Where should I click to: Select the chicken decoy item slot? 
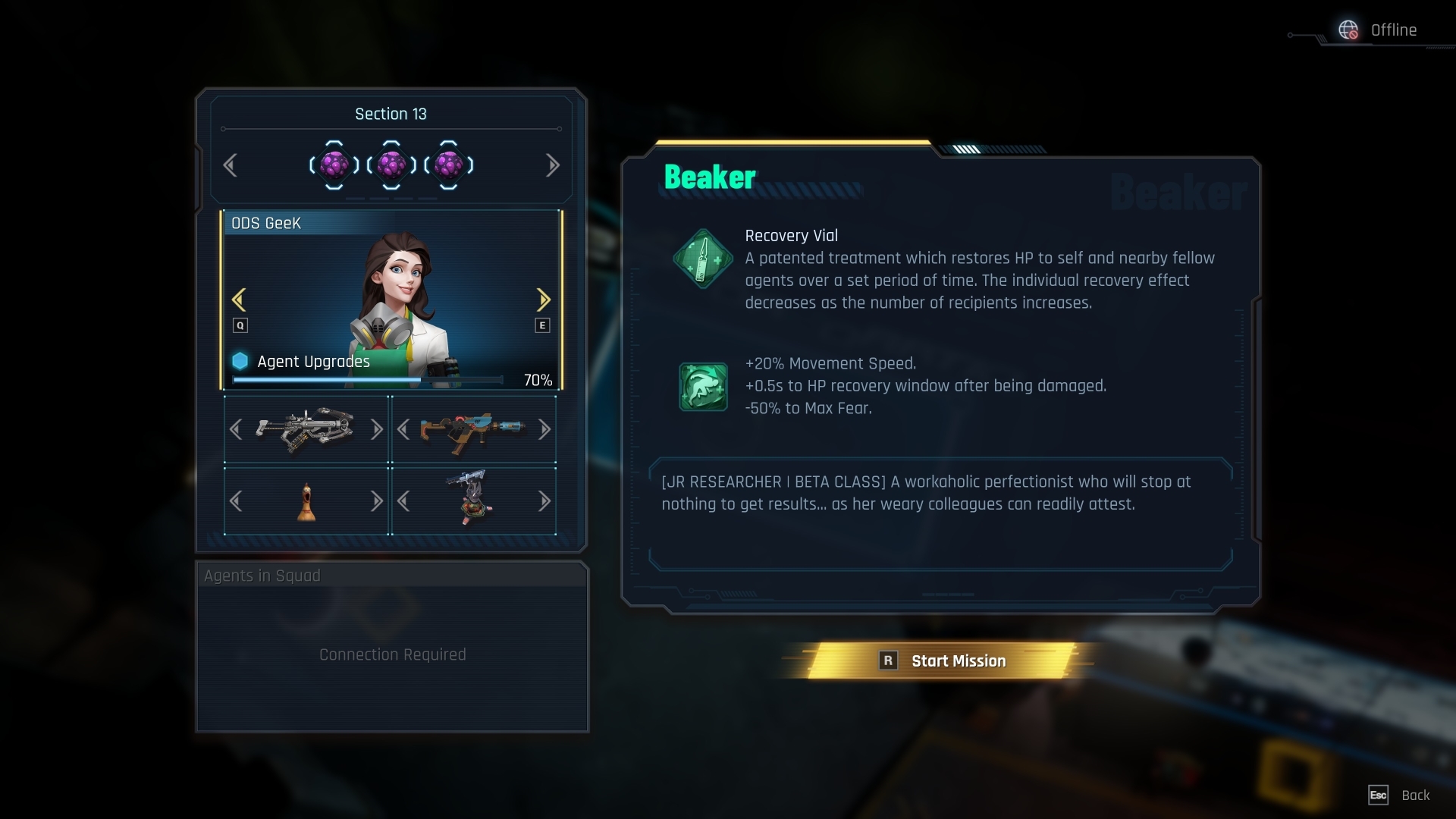pos(306,501)
